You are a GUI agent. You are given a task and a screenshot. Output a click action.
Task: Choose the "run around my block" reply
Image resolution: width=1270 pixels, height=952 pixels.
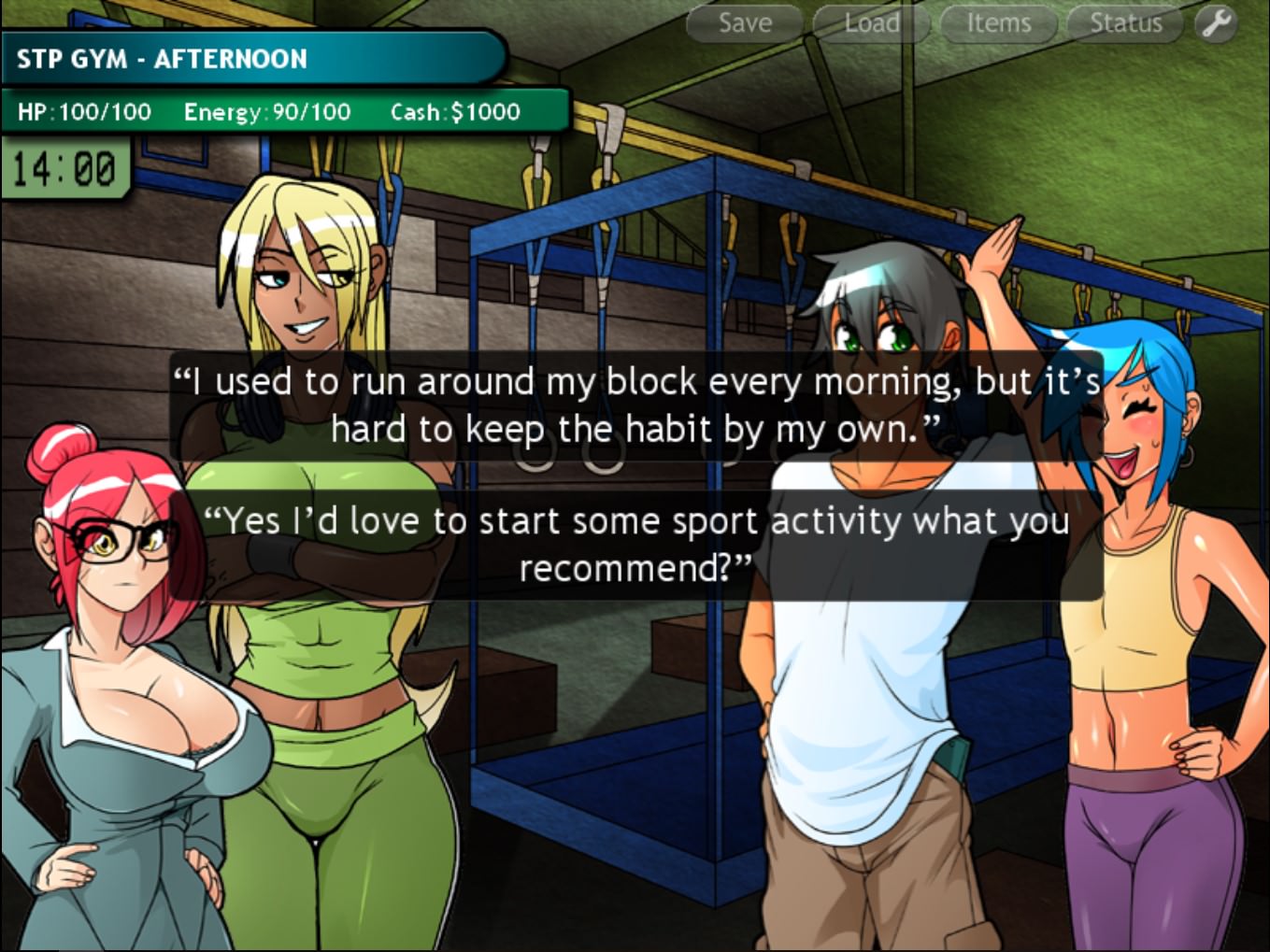click(635, 405)
